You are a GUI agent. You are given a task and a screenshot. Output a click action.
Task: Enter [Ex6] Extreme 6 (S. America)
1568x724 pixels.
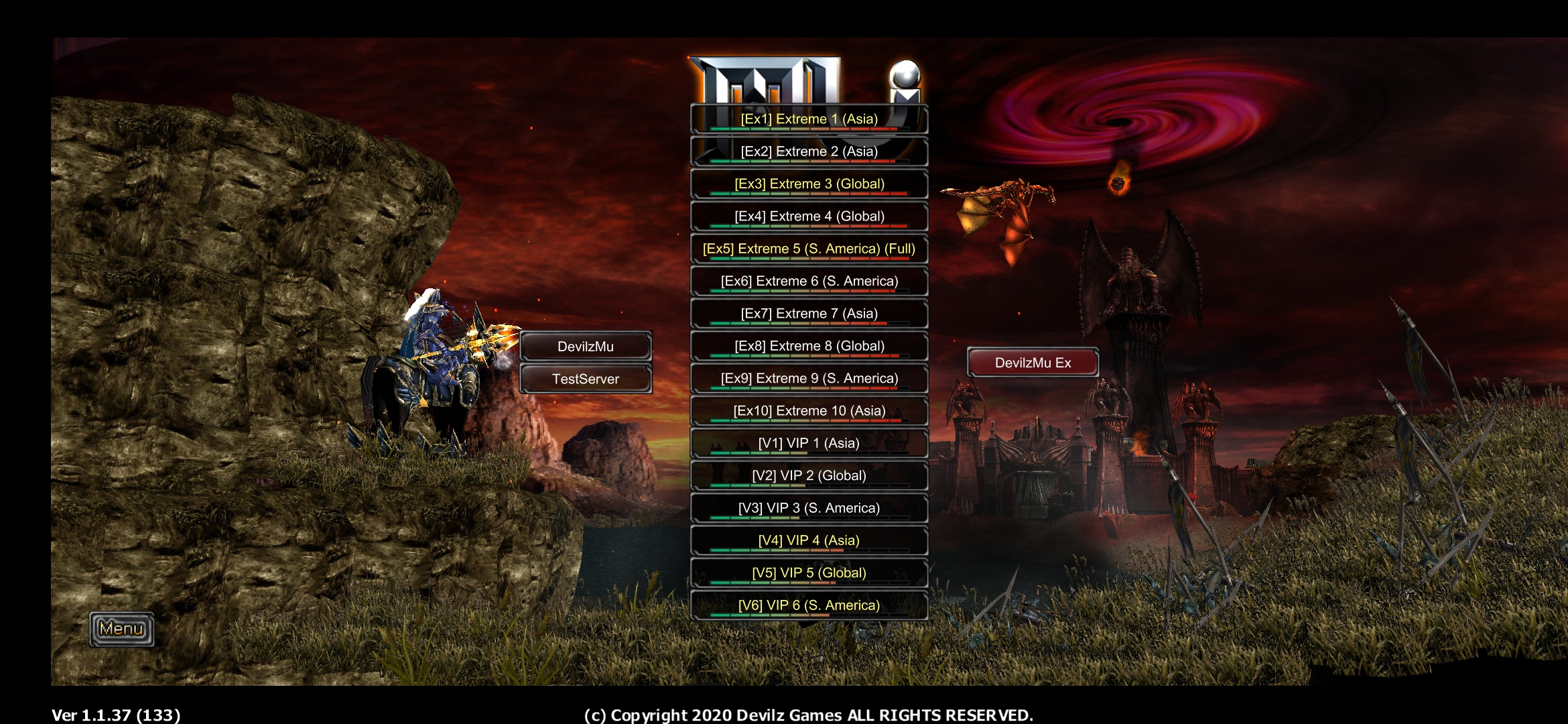809,281
